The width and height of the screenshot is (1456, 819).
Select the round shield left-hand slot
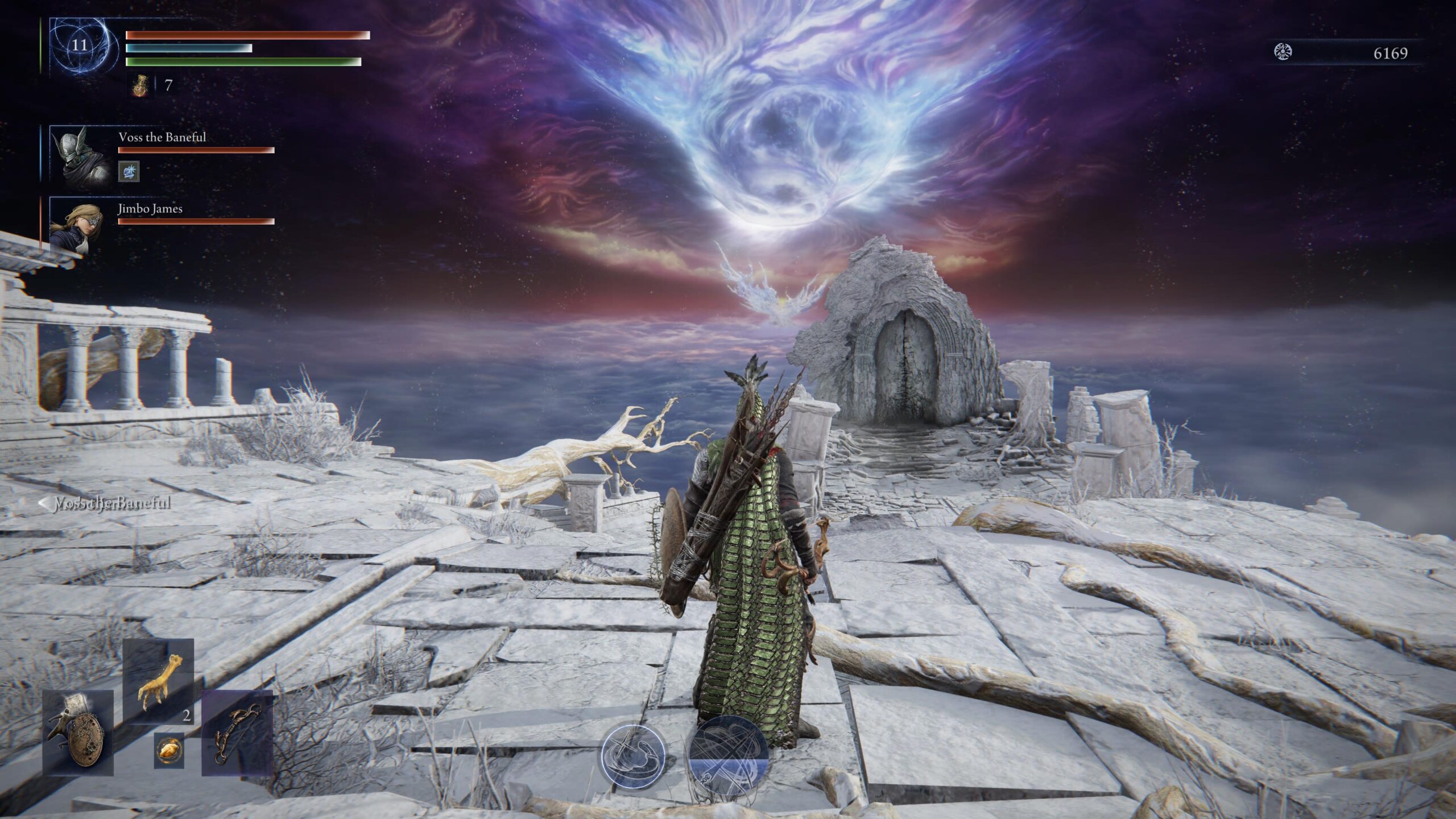pos(78,733)
